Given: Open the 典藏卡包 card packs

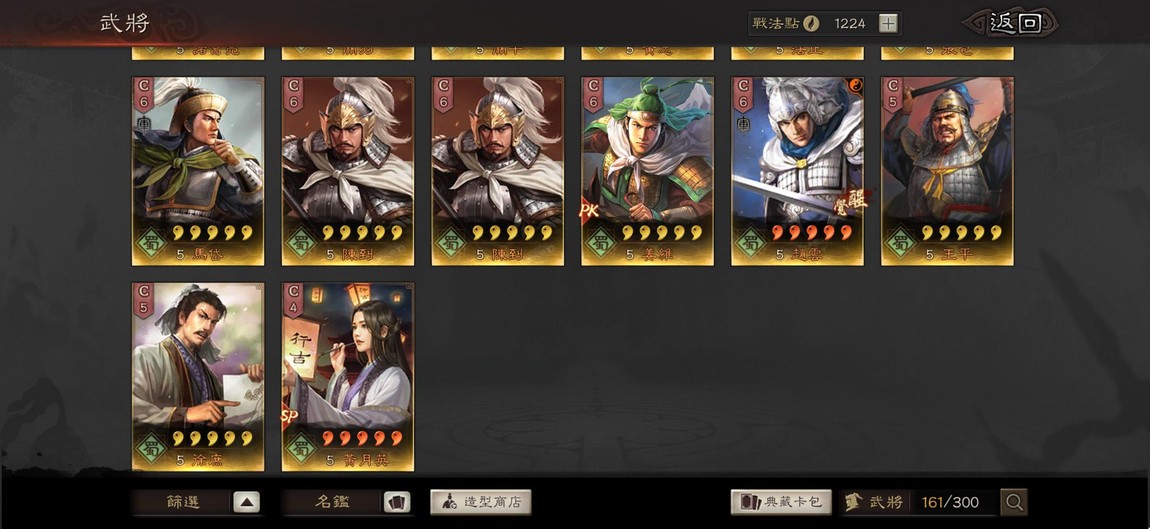Looking at the screenshot, I should 781,502.
